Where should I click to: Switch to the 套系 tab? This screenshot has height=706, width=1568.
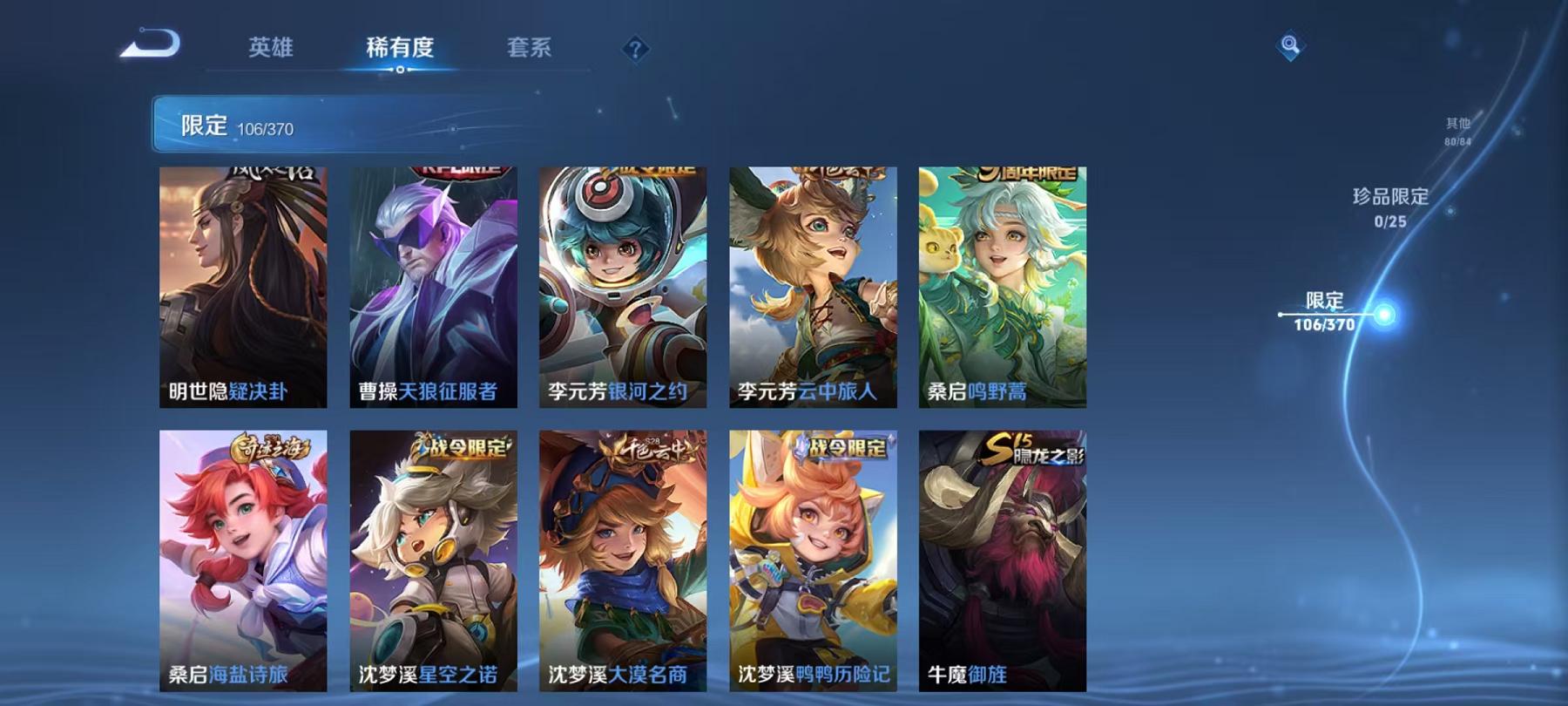pyautogui.click(x=531, y=50)
